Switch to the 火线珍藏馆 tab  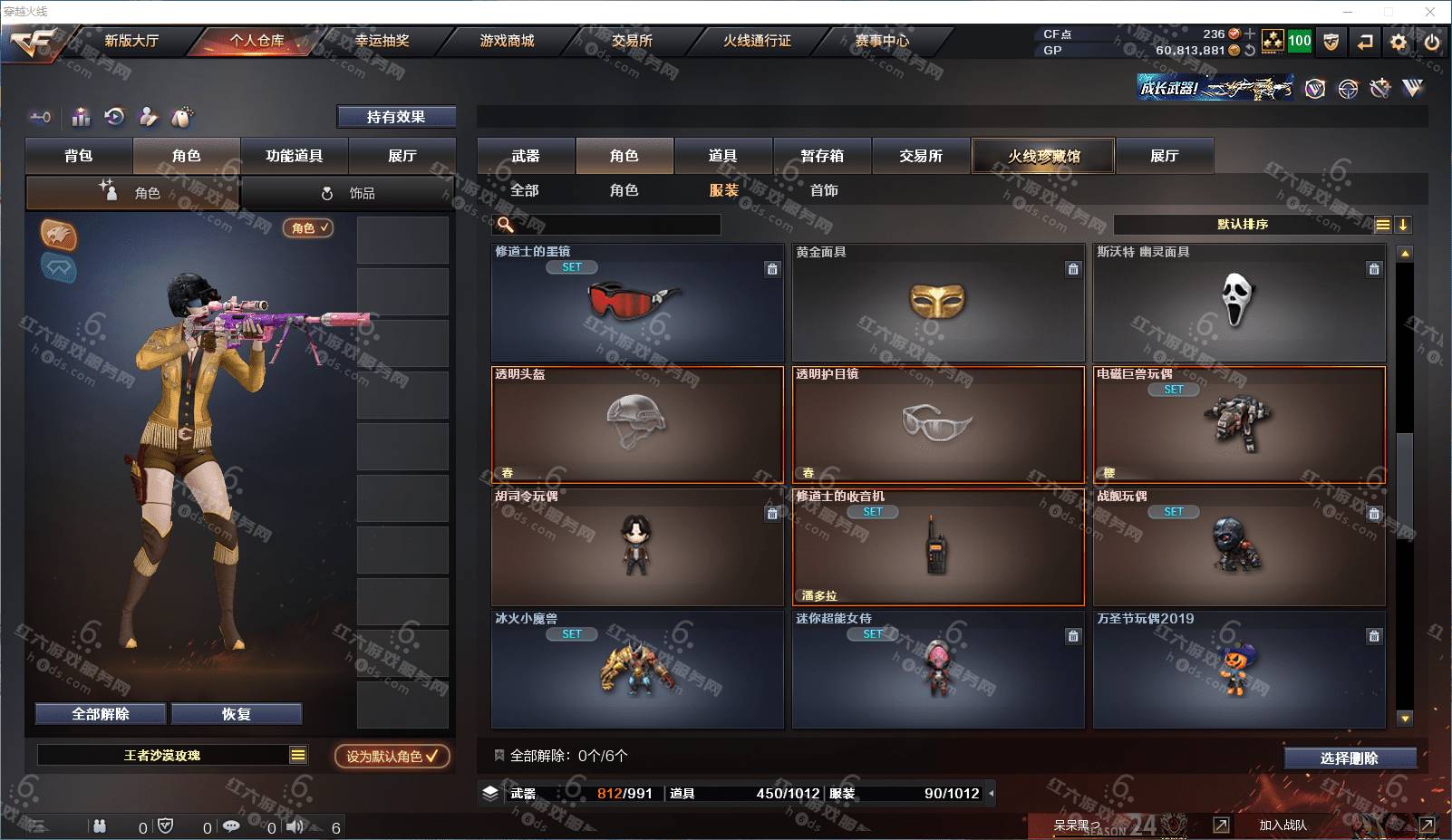click(1044, 156)
